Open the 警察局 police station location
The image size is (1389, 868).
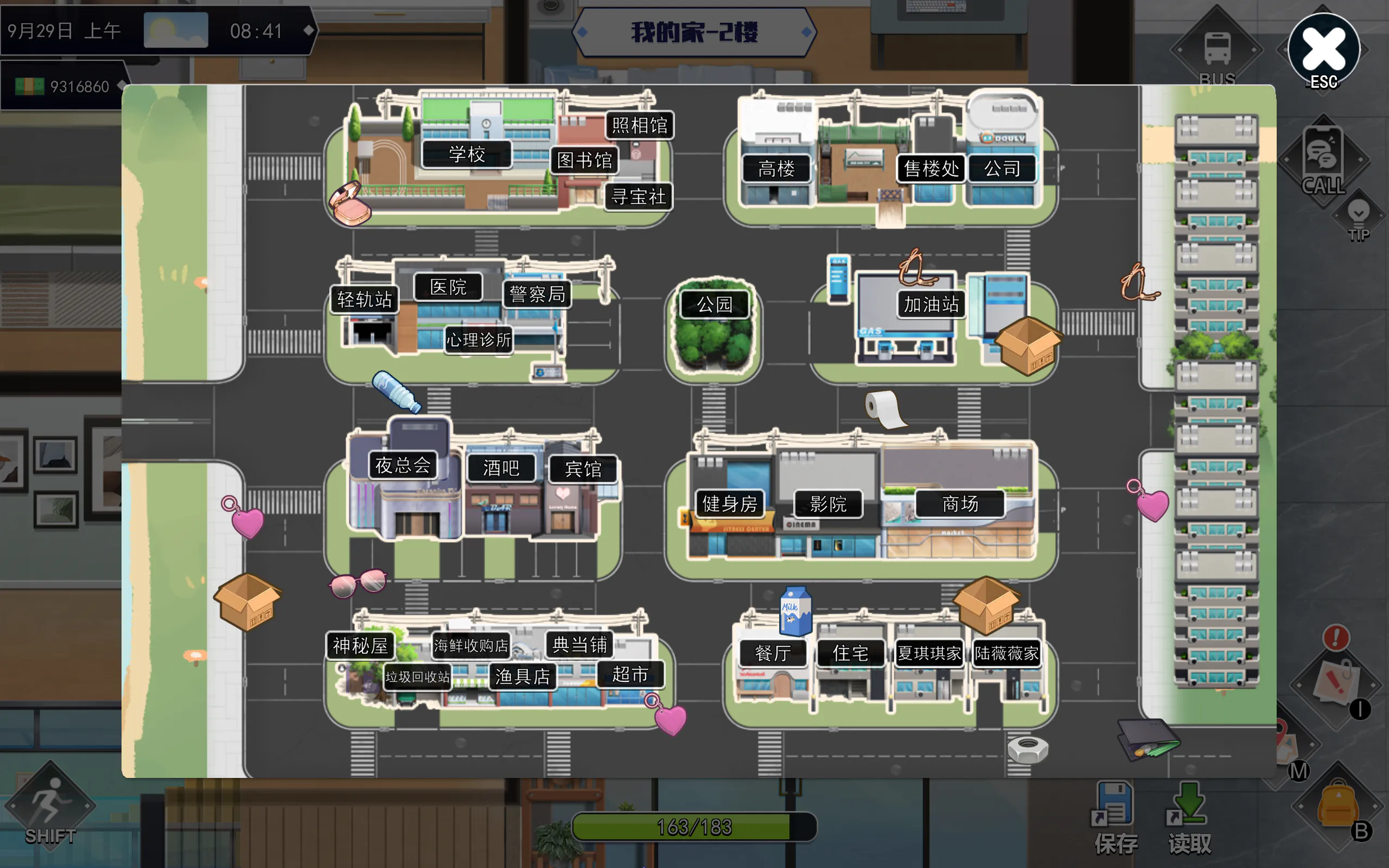[x=537, y=295]
